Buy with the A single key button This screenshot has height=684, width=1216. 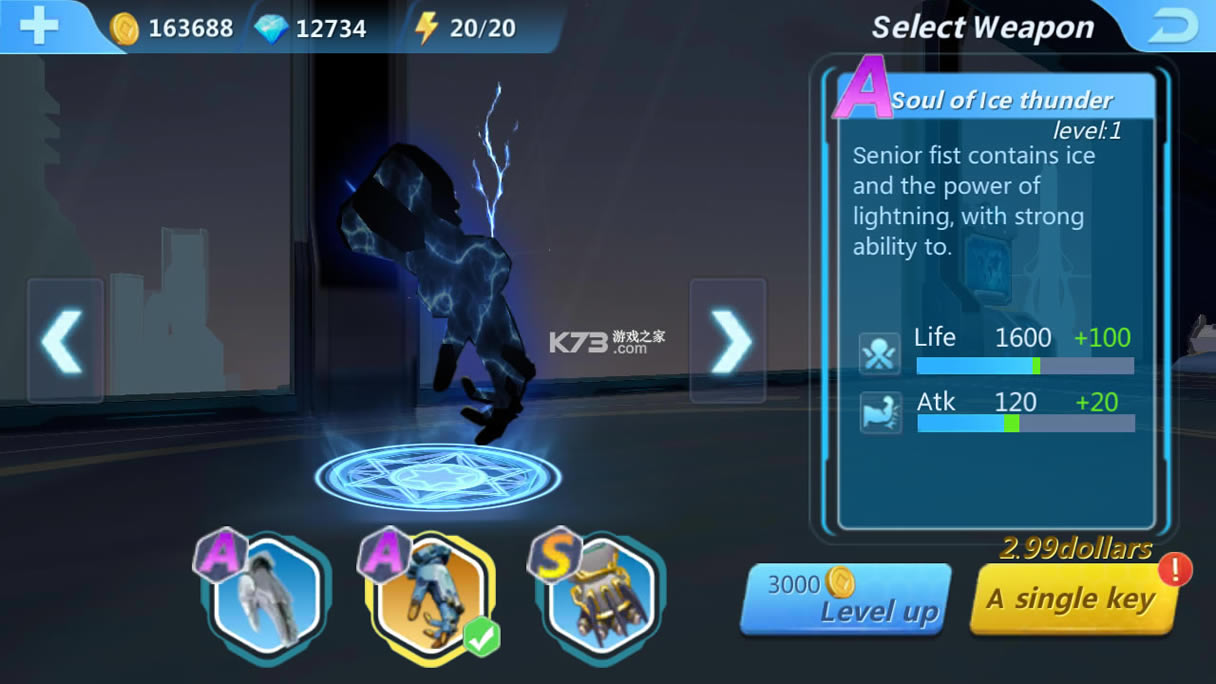point(1071,599)
